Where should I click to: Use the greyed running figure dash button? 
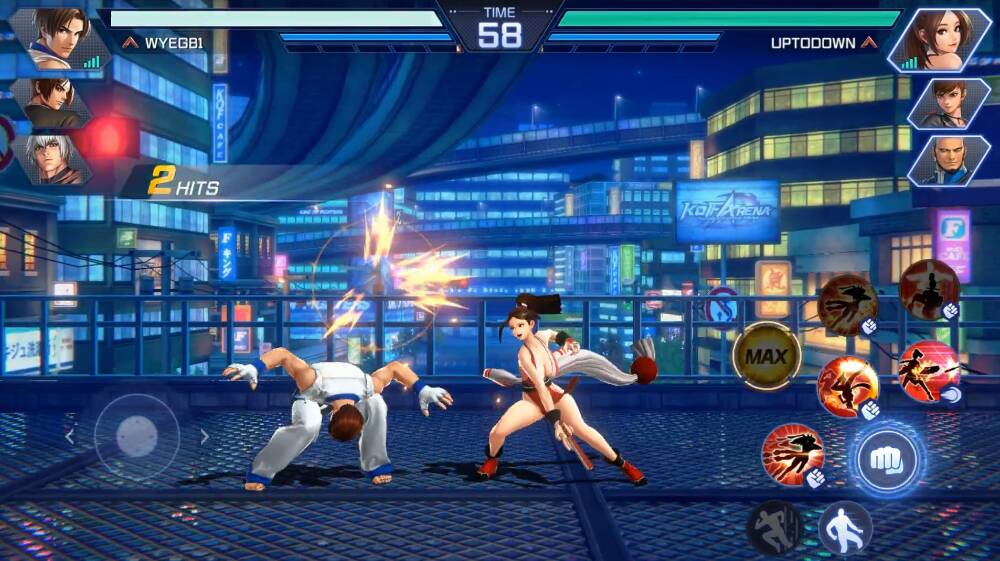coord(774,527)
